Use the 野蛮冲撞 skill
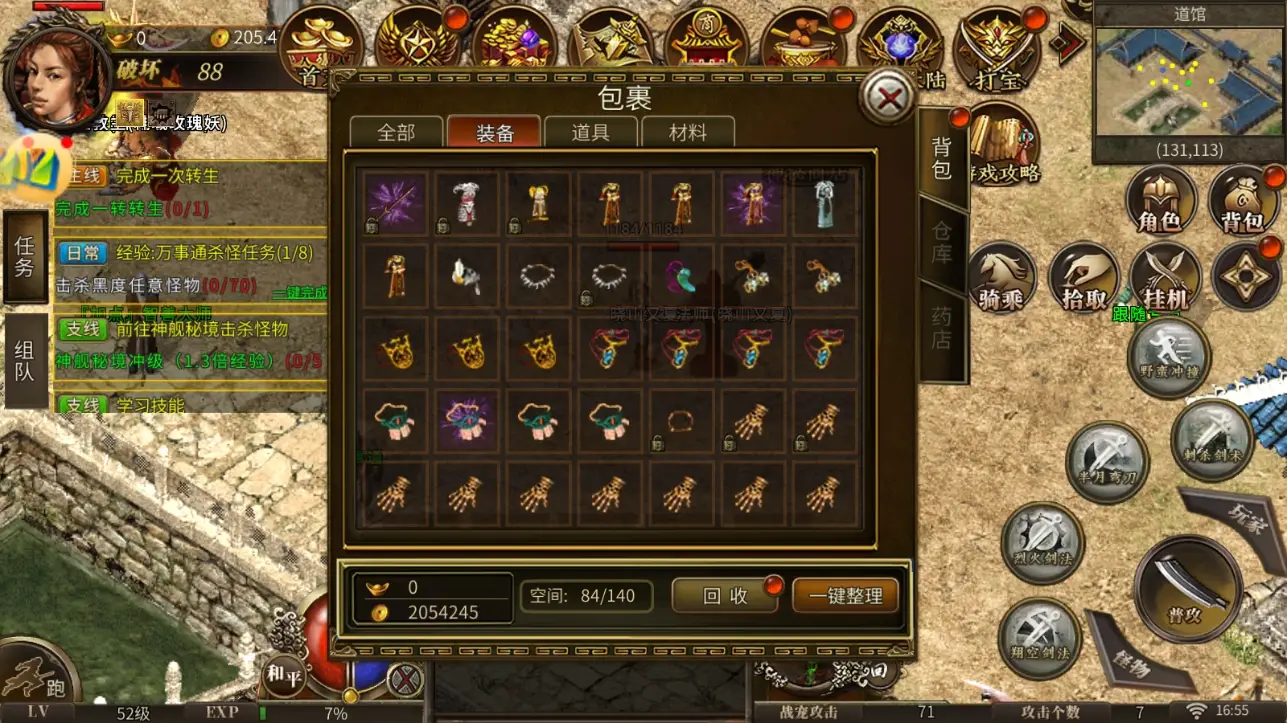 pos(1168,357)
